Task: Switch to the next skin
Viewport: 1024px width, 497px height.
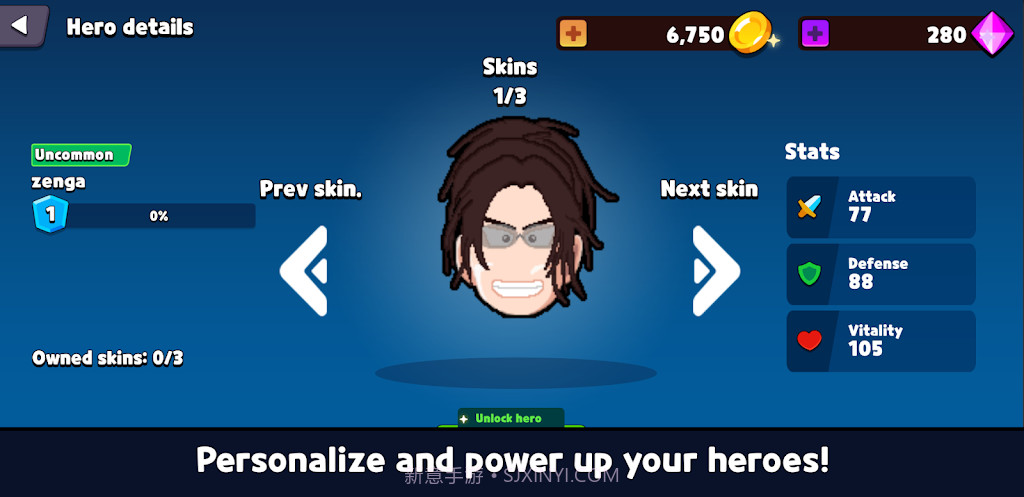Action: coord(715,270)
